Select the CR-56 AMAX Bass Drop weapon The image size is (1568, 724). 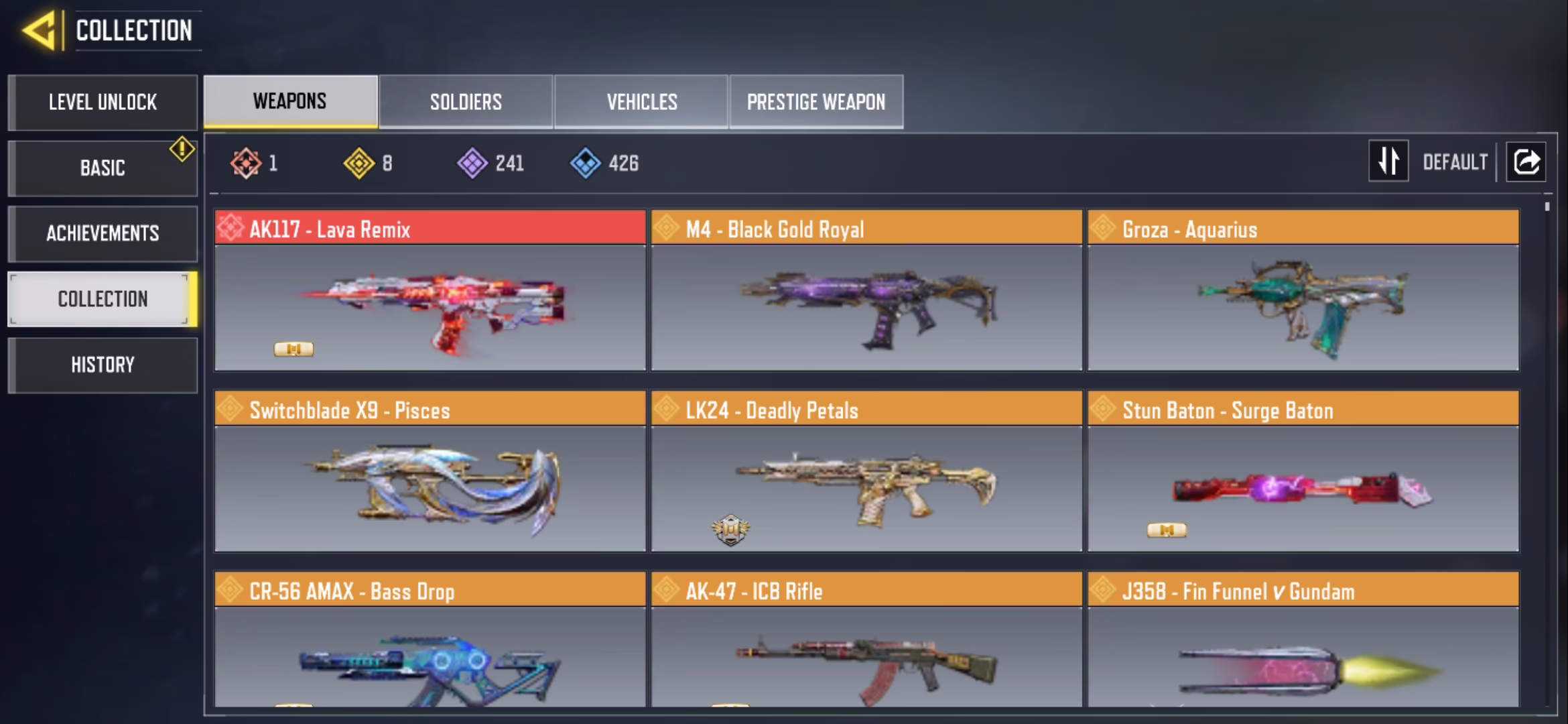[430, 640]
